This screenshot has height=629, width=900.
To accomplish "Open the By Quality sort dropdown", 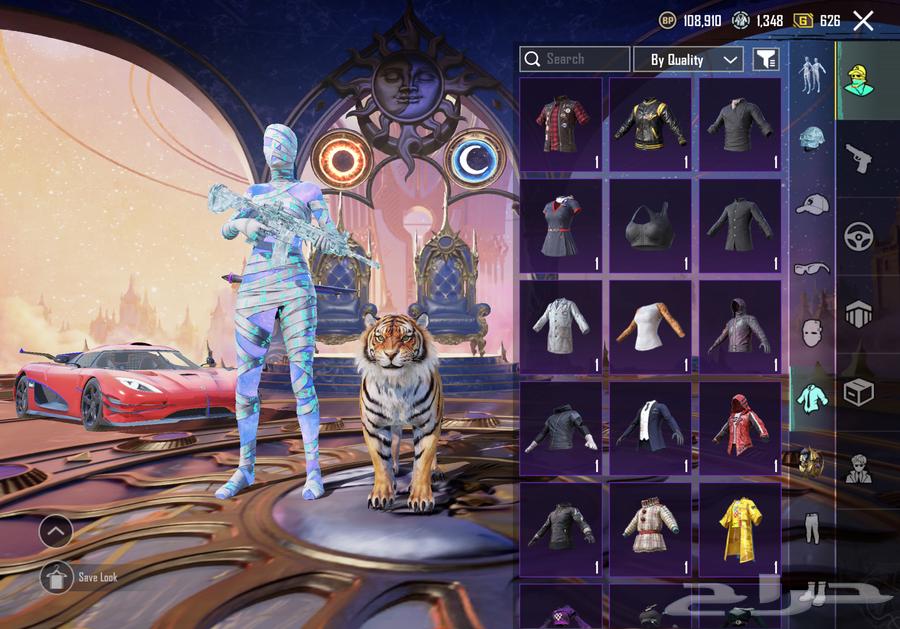I will [x=688, y=59].
